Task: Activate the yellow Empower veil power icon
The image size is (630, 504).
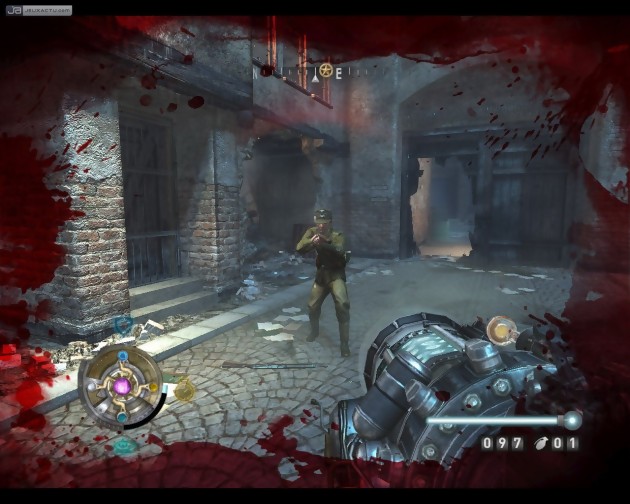Action: pos(185,390)
